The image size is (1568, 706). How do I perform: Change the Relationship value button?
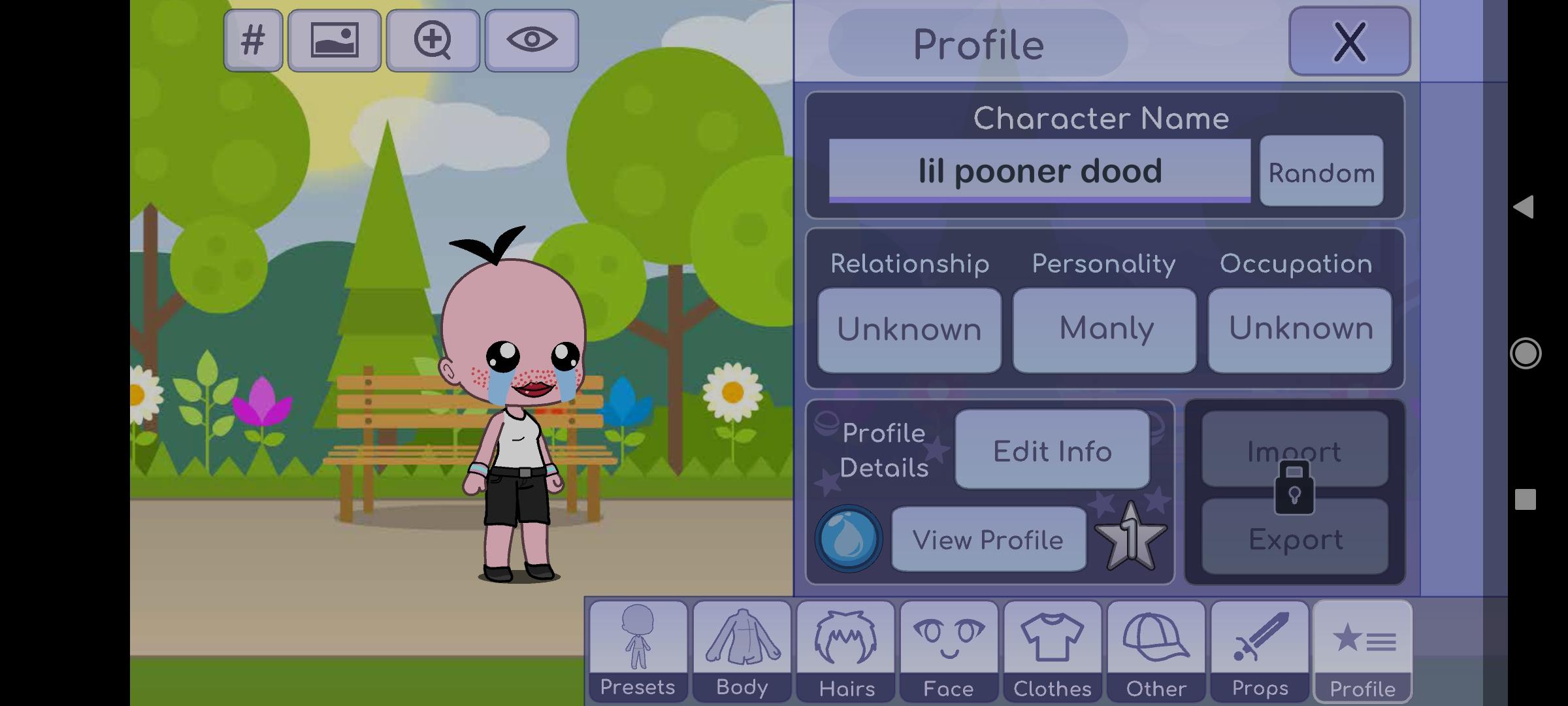(909, 329)
